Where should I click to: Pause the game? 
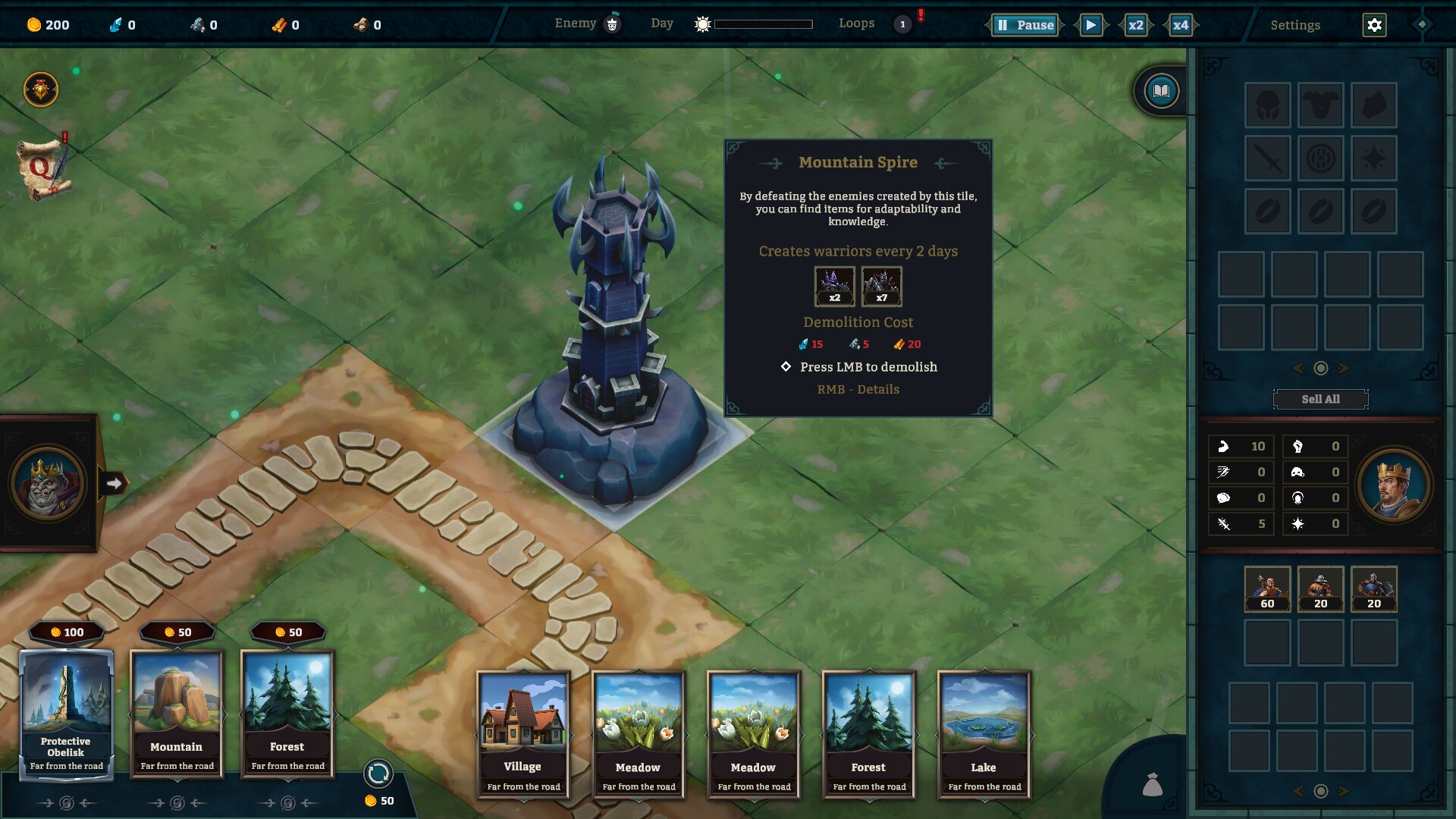click(x=1025, y=25)
